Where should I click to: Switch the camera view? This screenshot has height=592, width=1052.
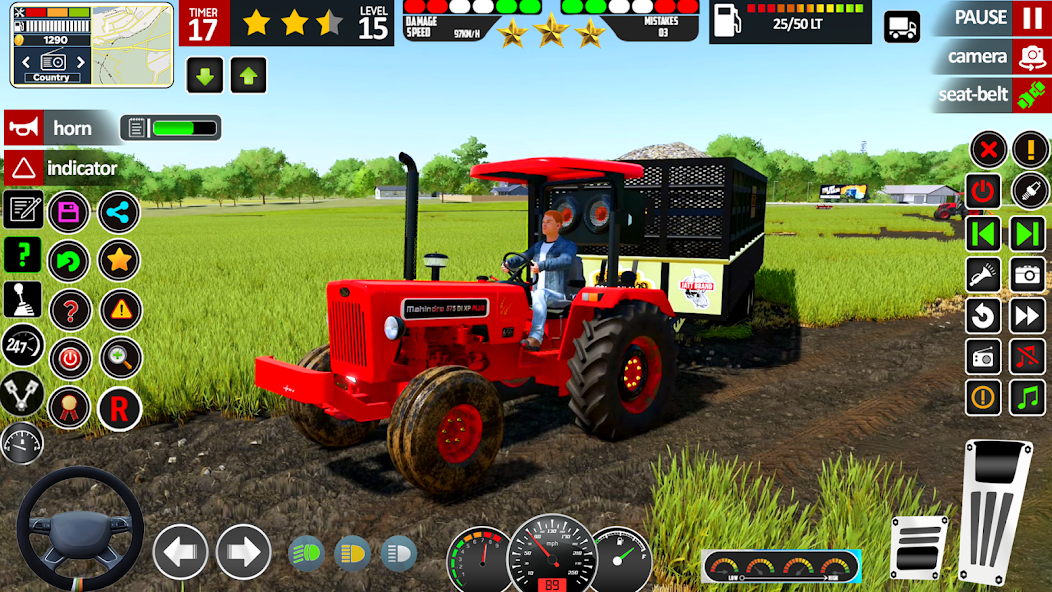click(1030, 57)
